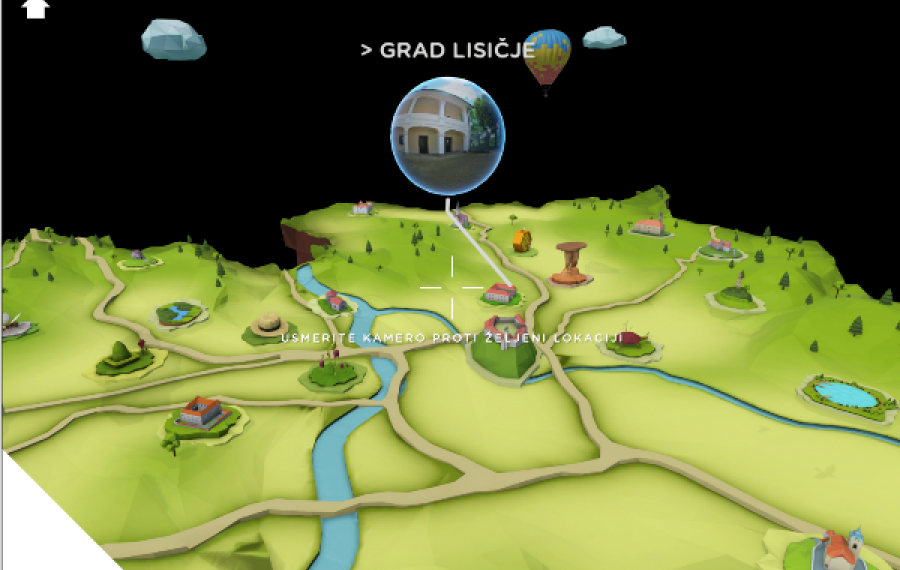Click the white home arrow icon

coord(35,8)
